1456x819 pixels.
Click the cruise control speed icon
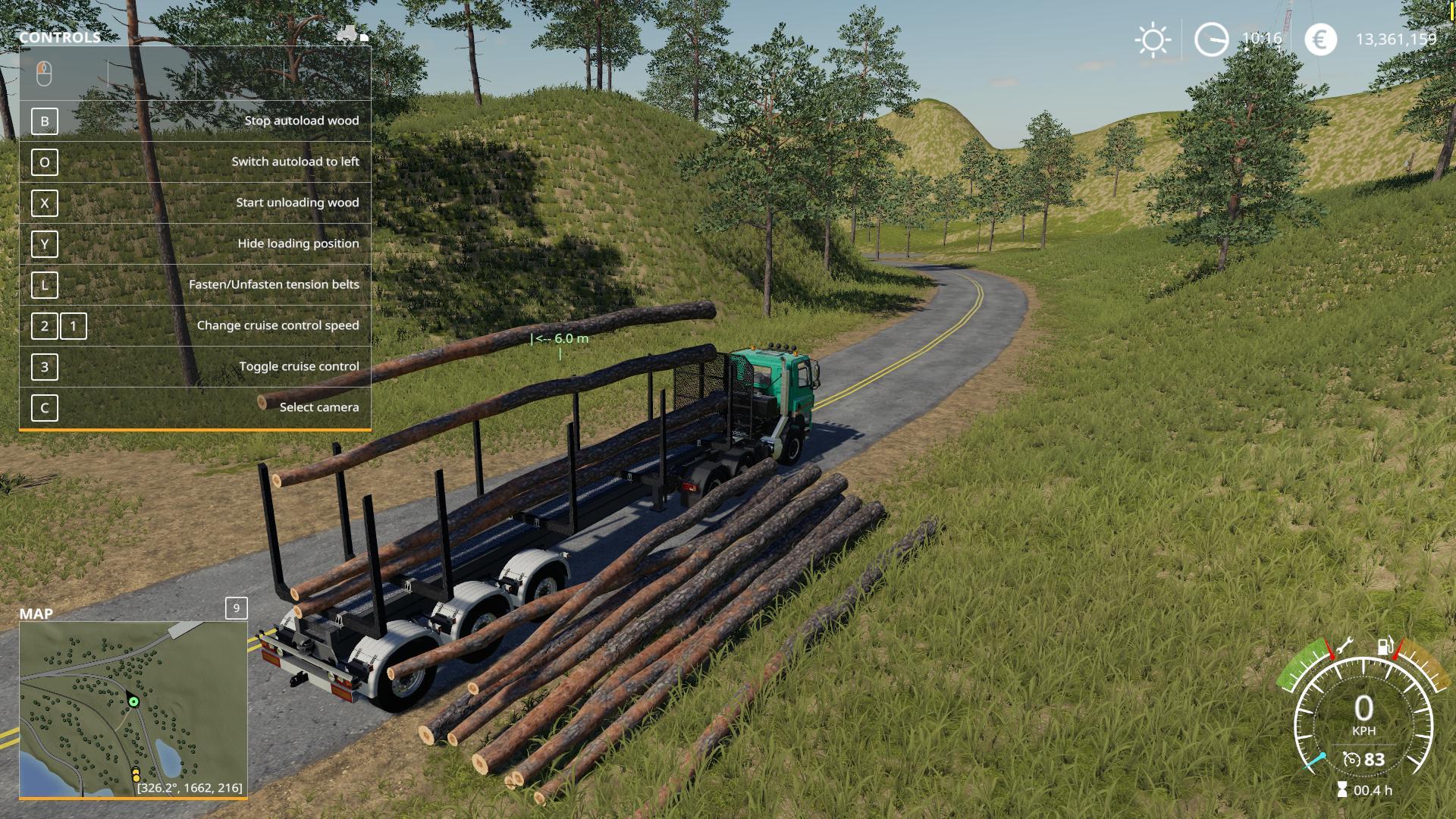click(1352, 759)
